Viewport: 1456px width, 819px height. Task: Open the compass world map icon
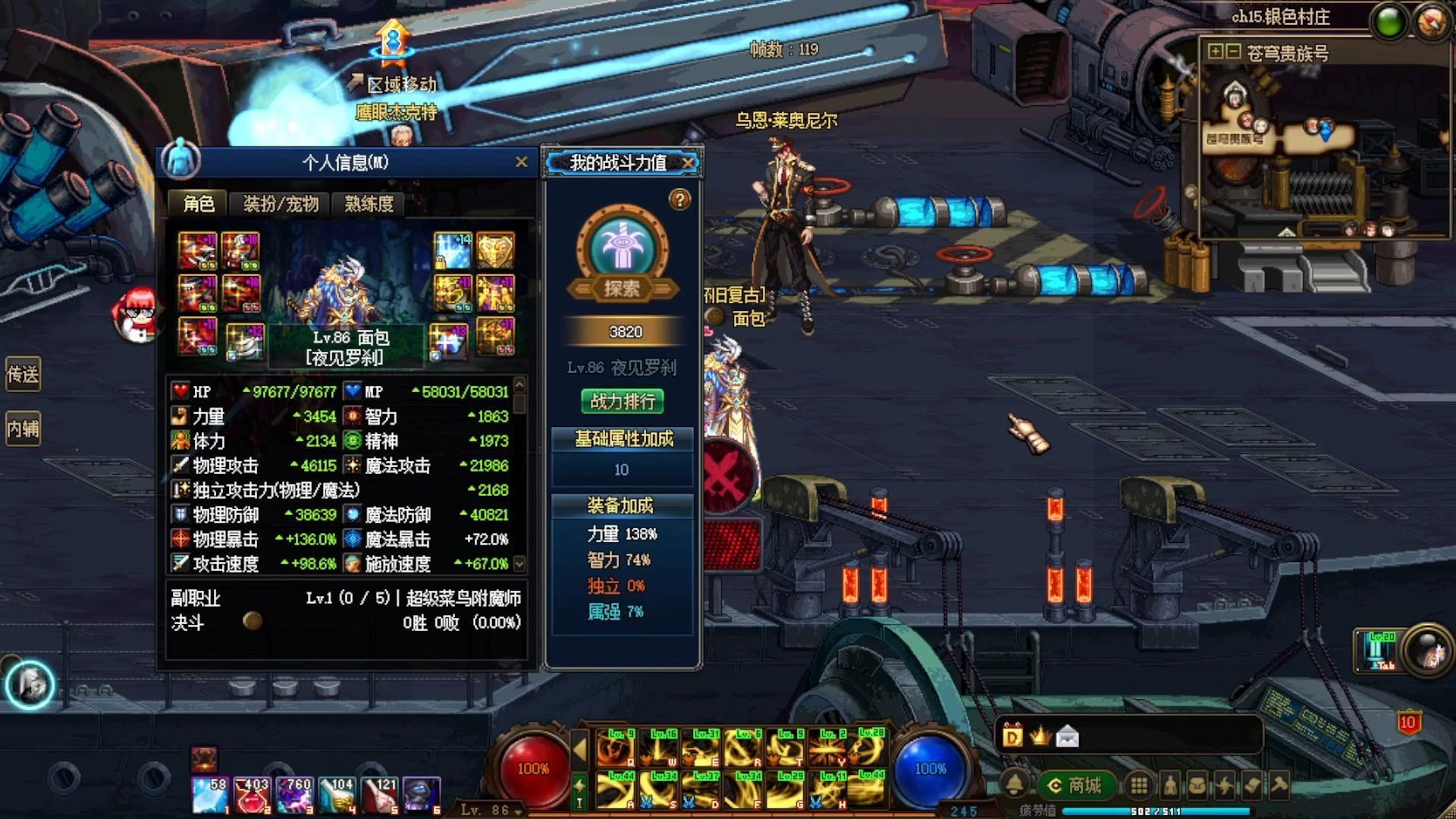coord(1432,21)
